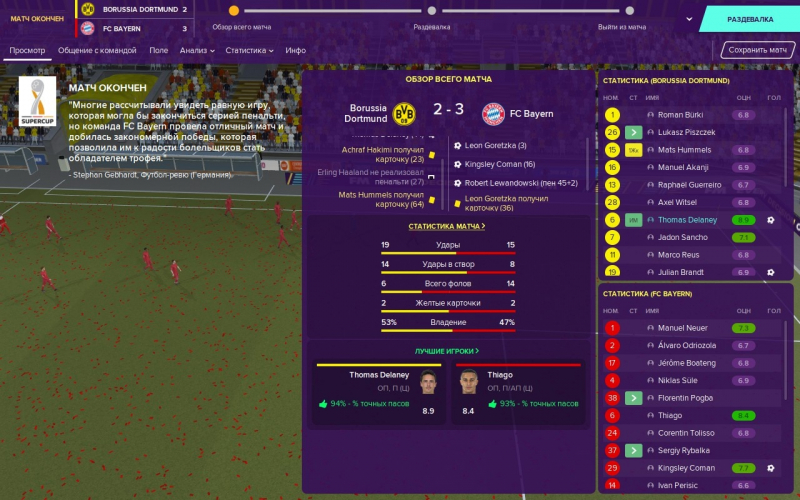Select Roman Bürki in Dortmund stats list
Image resolution: width=800 pixels, height=500 pixels.
coord(684,115)
